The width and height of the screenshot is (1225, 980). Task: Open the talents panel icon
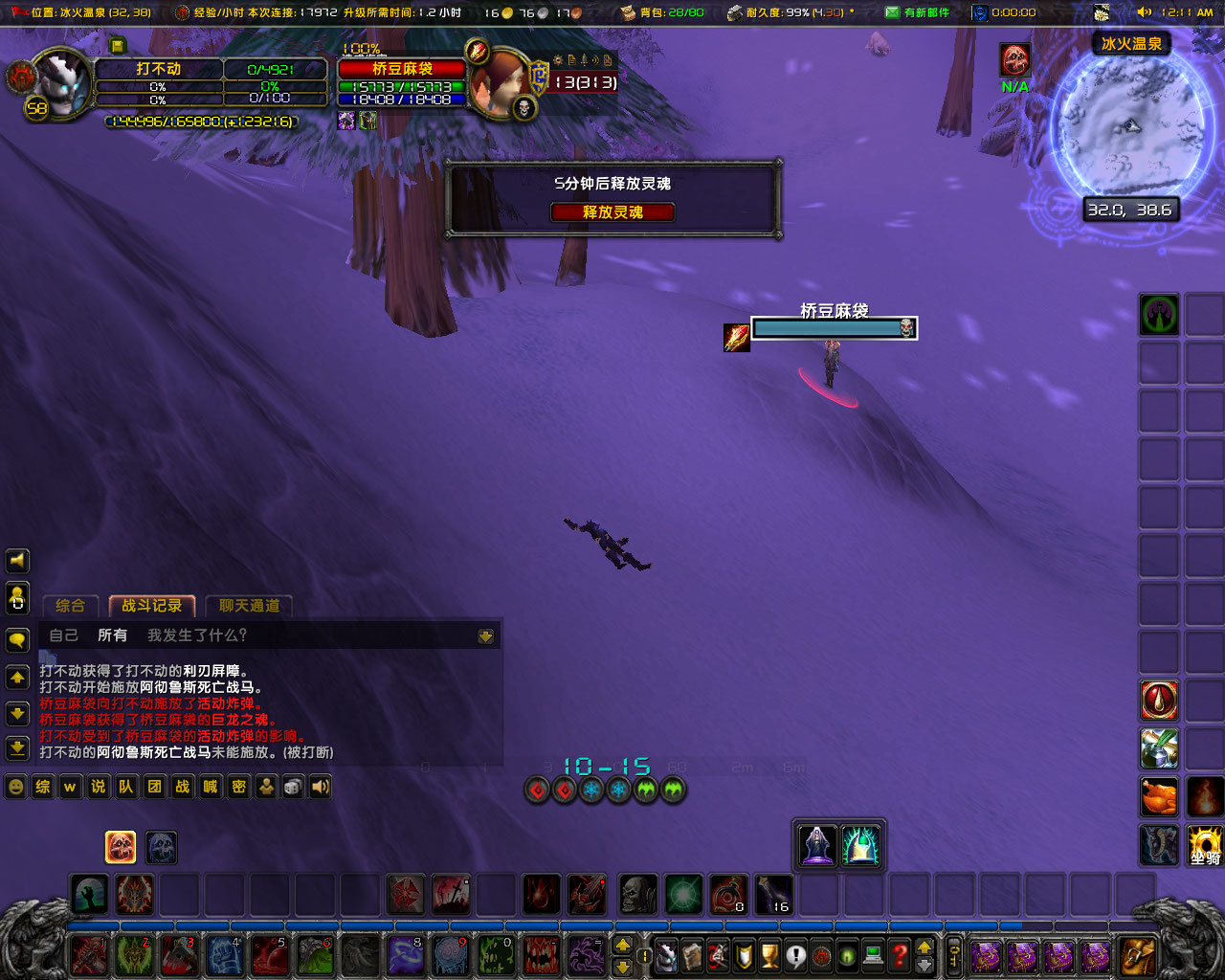(x=717, y=954)
